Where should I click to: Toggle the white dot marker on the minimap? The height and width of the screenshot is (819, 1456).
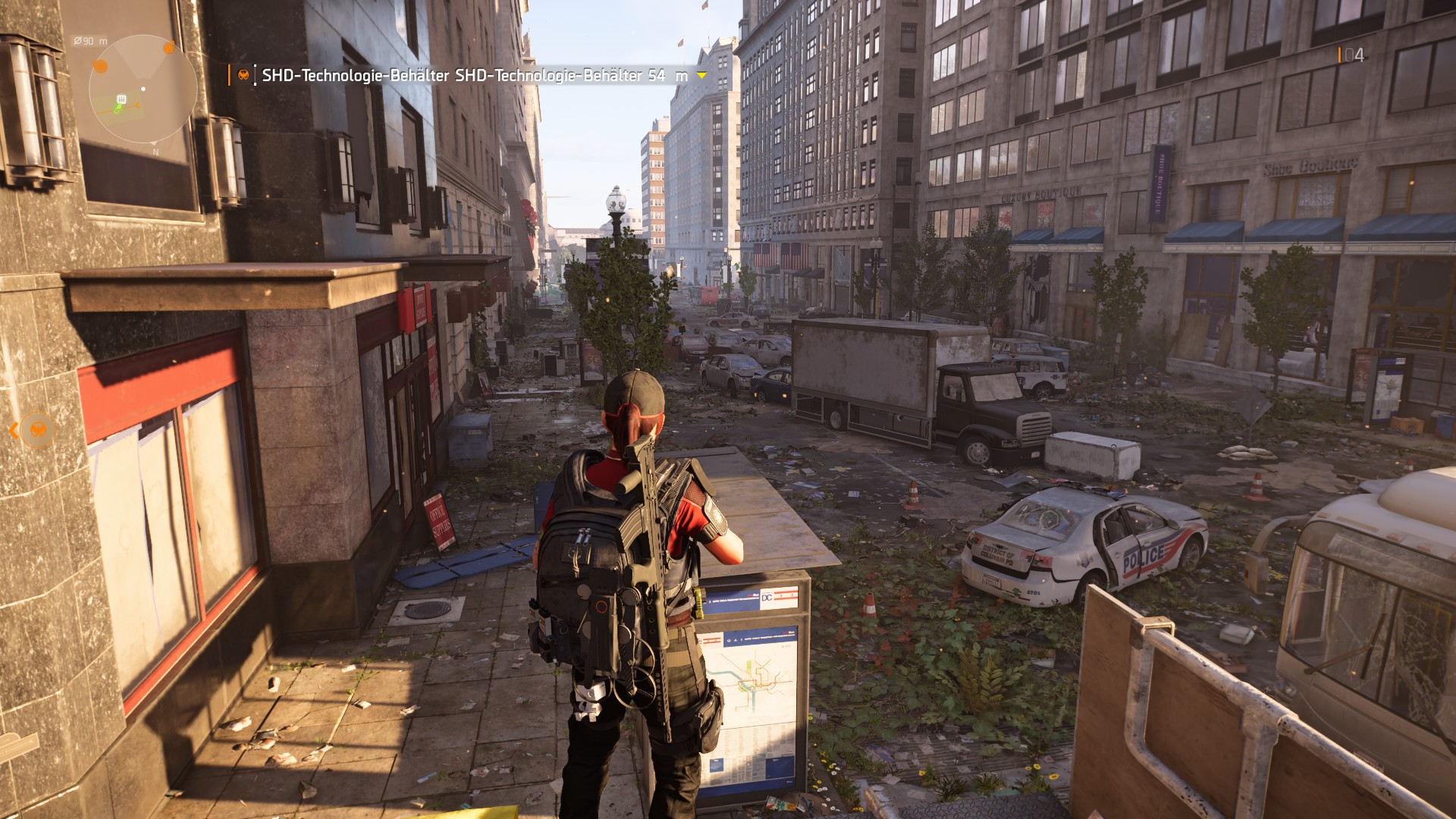[143, 88]
